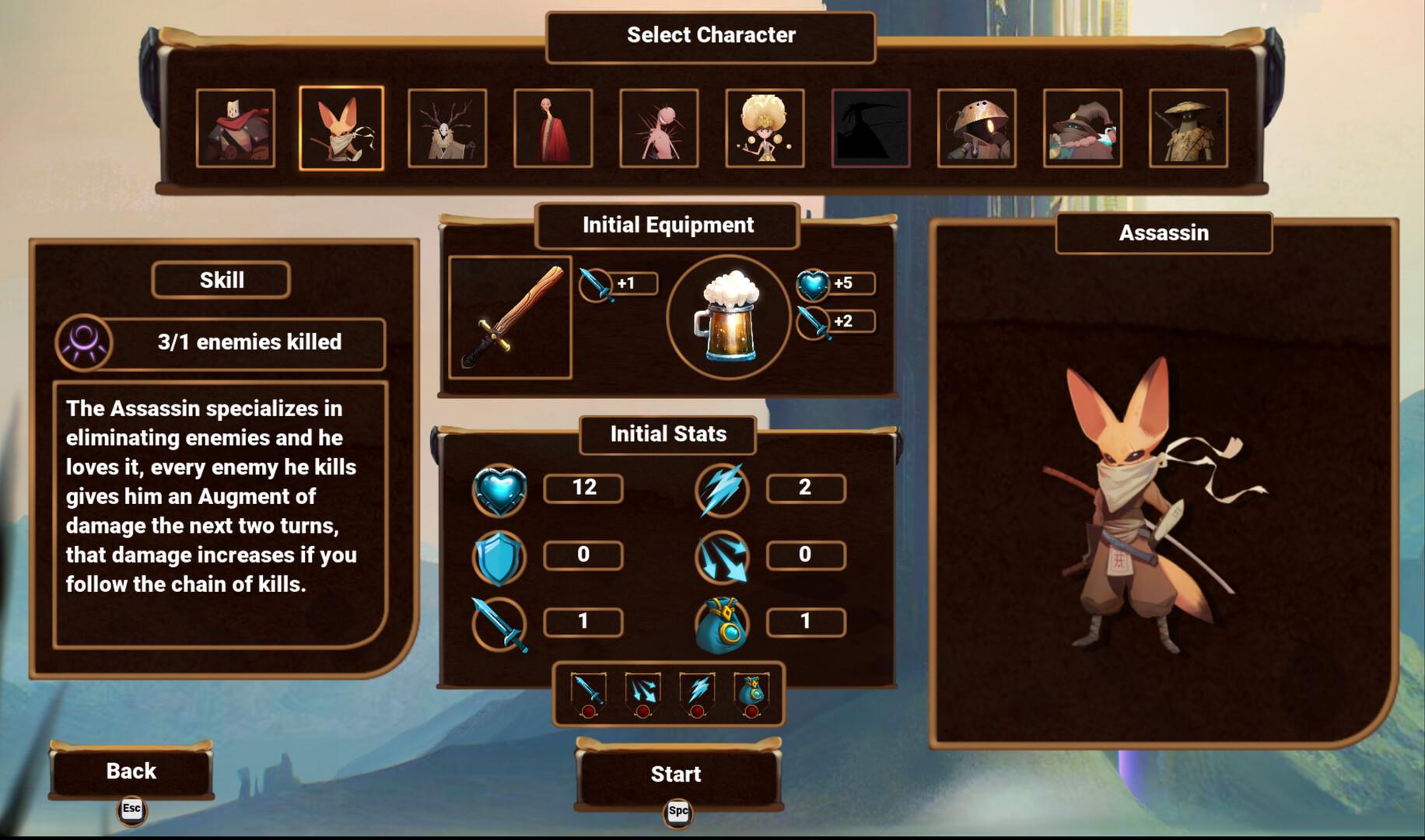Inspect the beer mug starting item

point(729,317)
